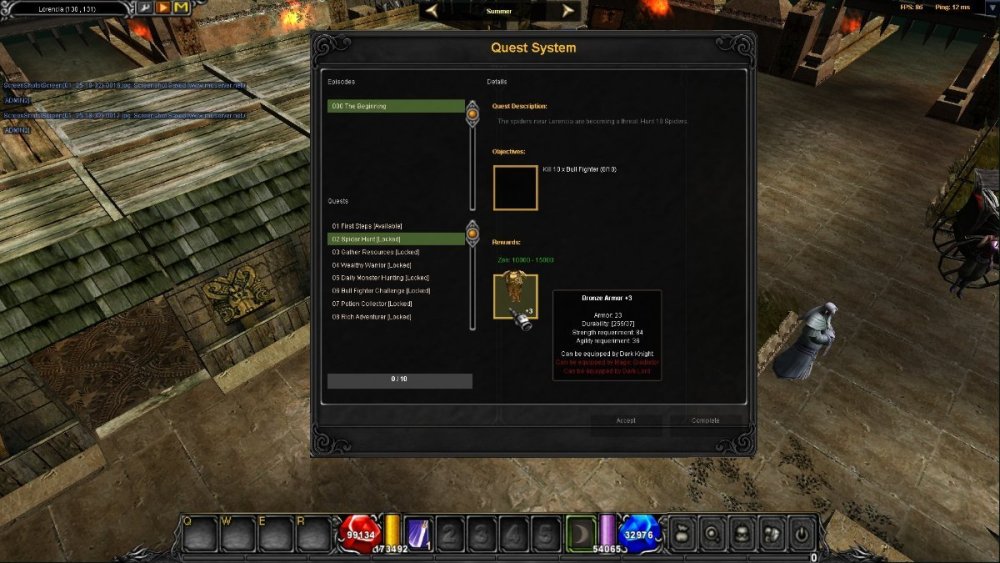The width and height of the screenshot is (1000, 563).
Task: Open the yellow M map button
Action: coord(180,8)
